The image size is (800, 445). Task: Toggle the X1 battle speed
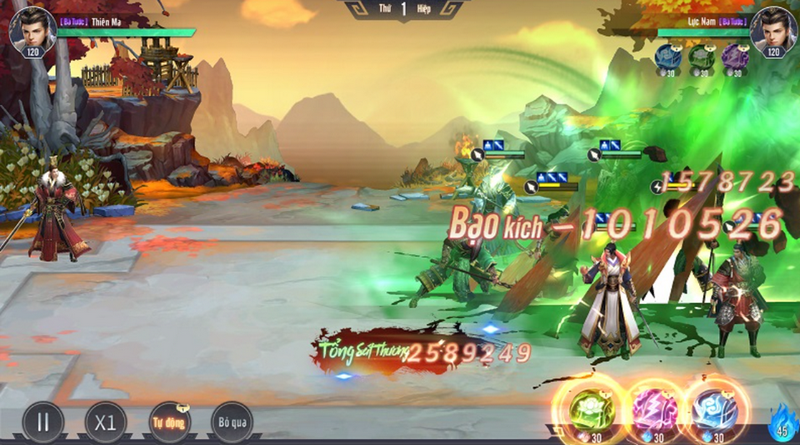pyautogui.click(x=106, y=421)
